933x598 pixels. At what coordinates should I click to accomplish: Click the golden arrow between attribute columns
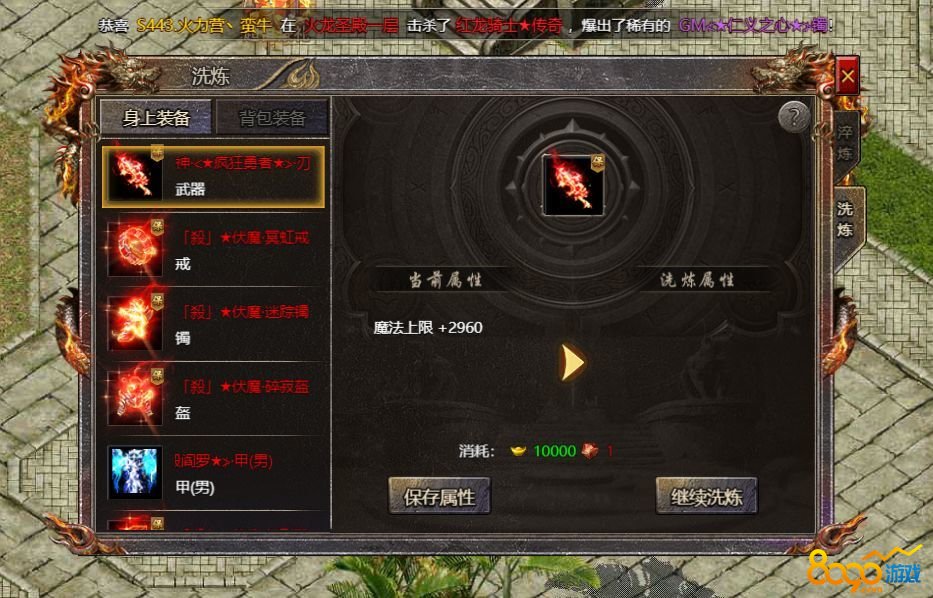tap(572, 362)
